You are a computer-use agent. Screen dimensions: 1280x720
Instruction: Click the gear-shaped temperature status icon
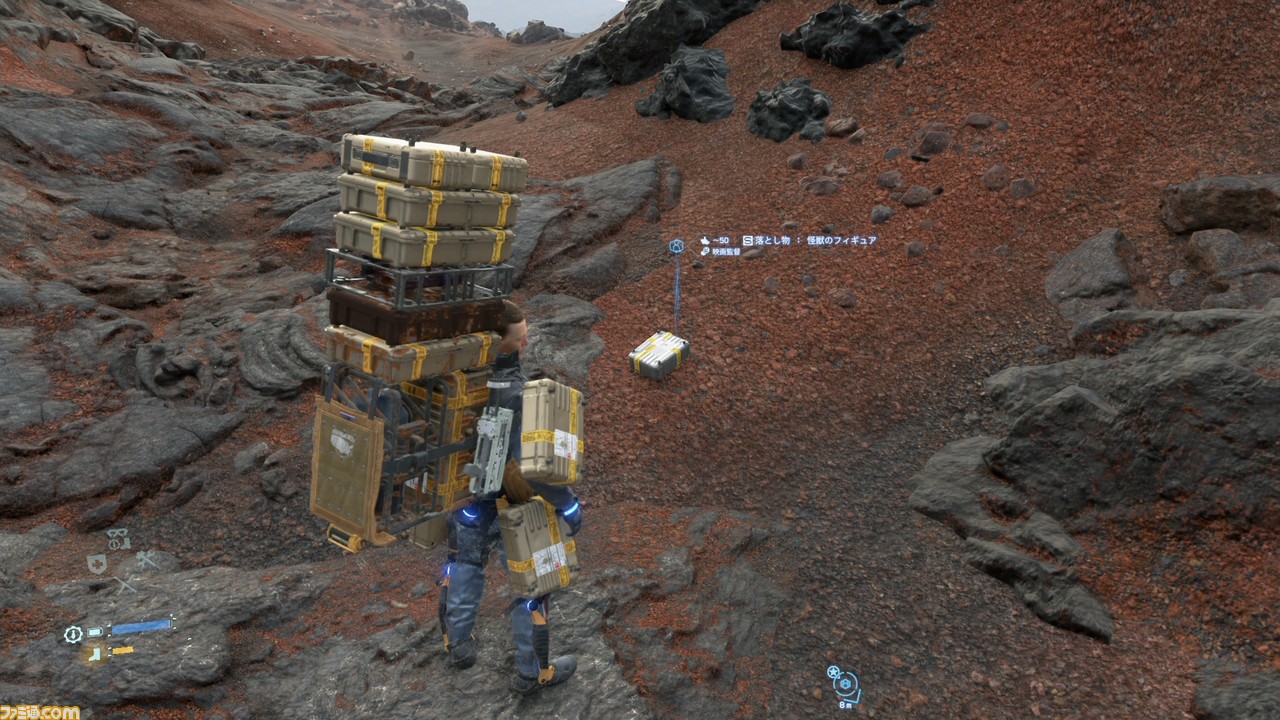[73, 634]
